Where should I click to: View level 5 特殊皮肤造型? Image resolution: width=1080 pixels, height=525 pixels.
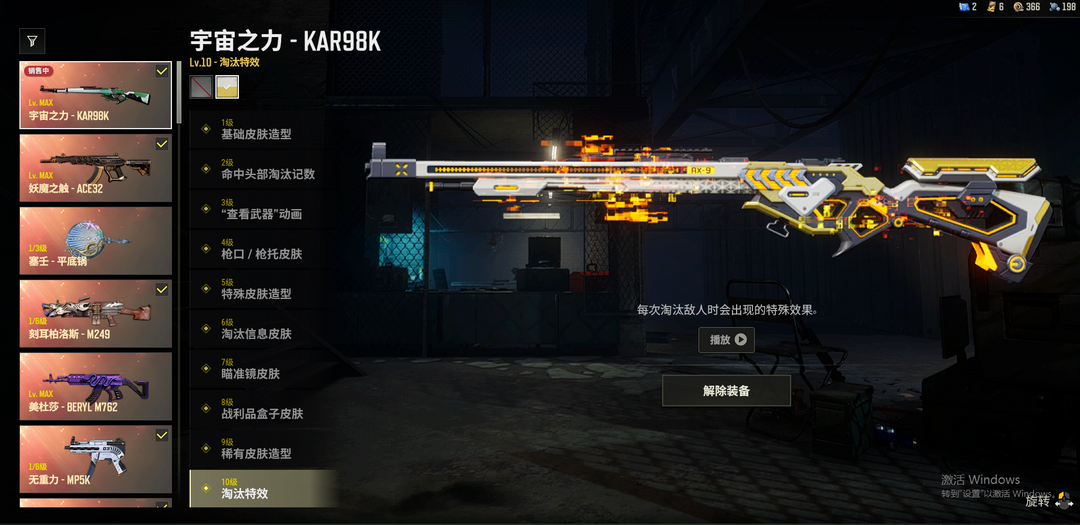(x=262, y=289)
